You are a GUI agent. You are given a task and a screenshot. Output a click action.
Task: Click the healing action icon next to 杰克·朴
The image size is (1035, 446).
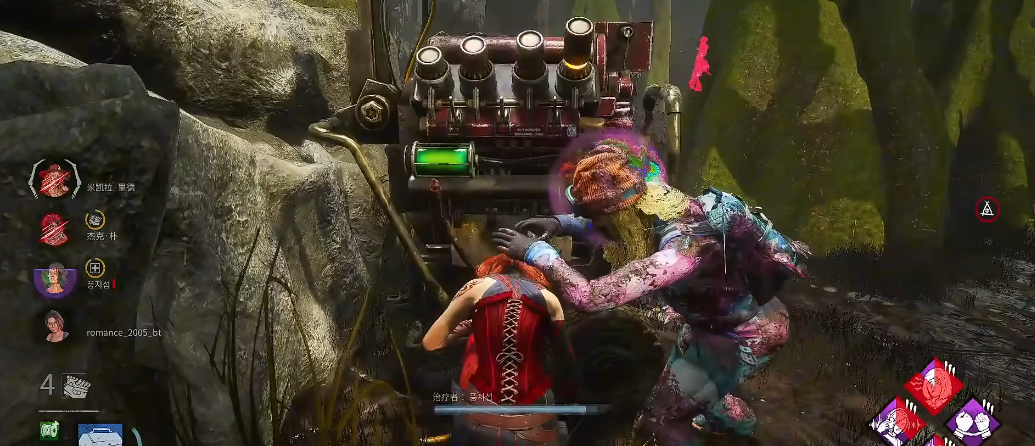[94, 220]
